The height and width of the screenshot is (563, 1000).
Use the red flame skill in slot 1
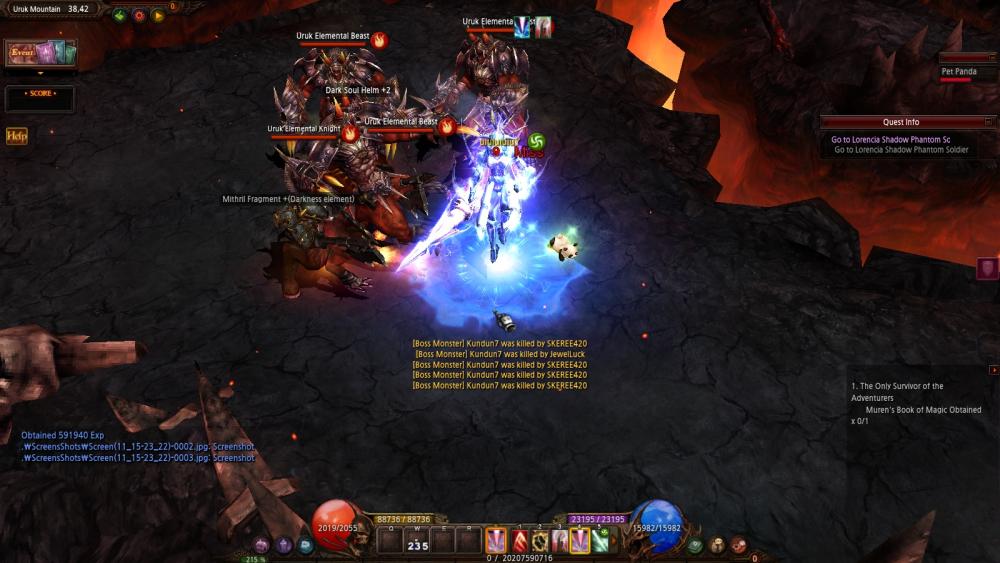tap(520, 541)
